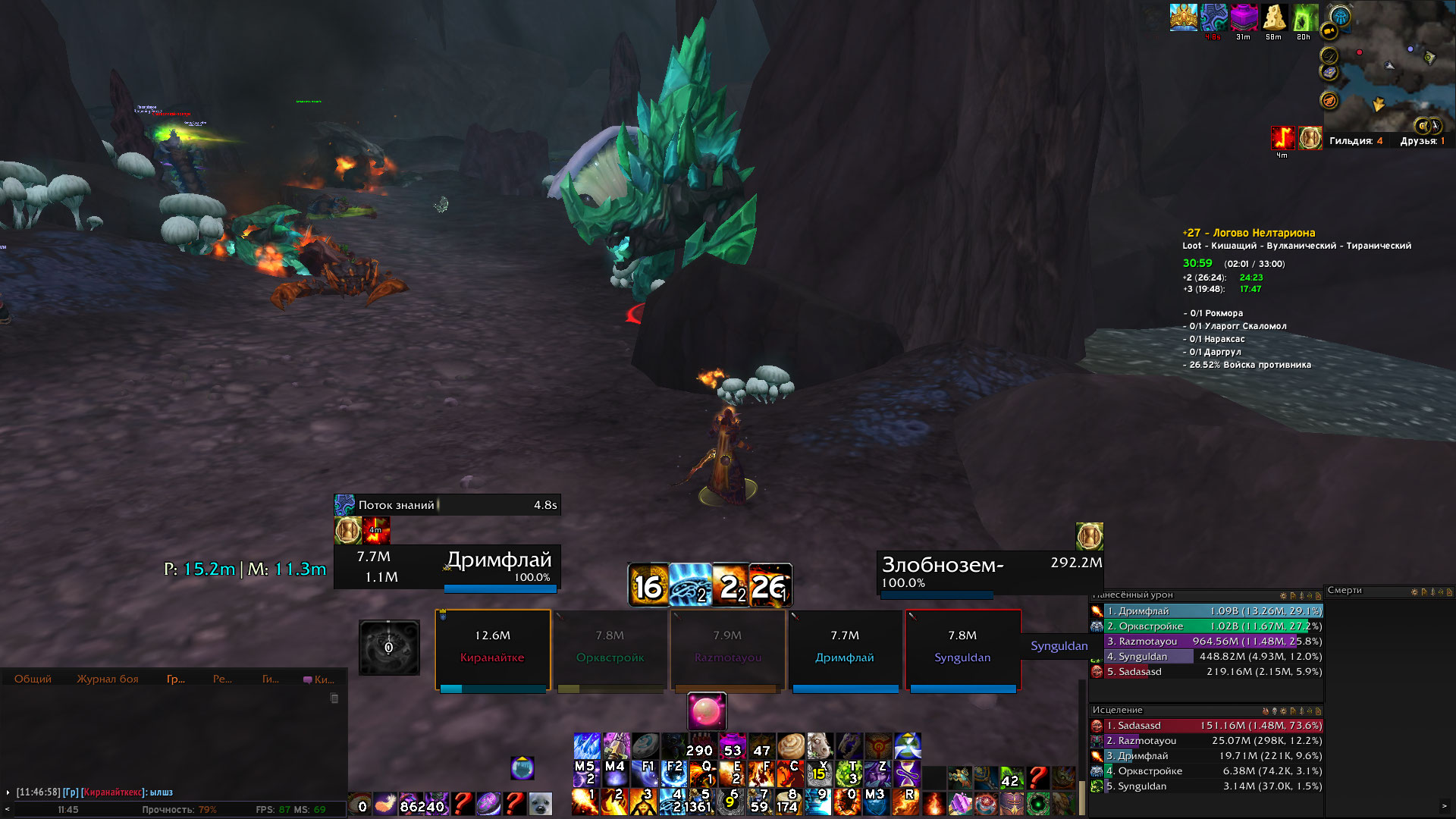The image size is (1456, 819).
Task: Open the Гильдия guild info panel
Action: pos(1355,141)
